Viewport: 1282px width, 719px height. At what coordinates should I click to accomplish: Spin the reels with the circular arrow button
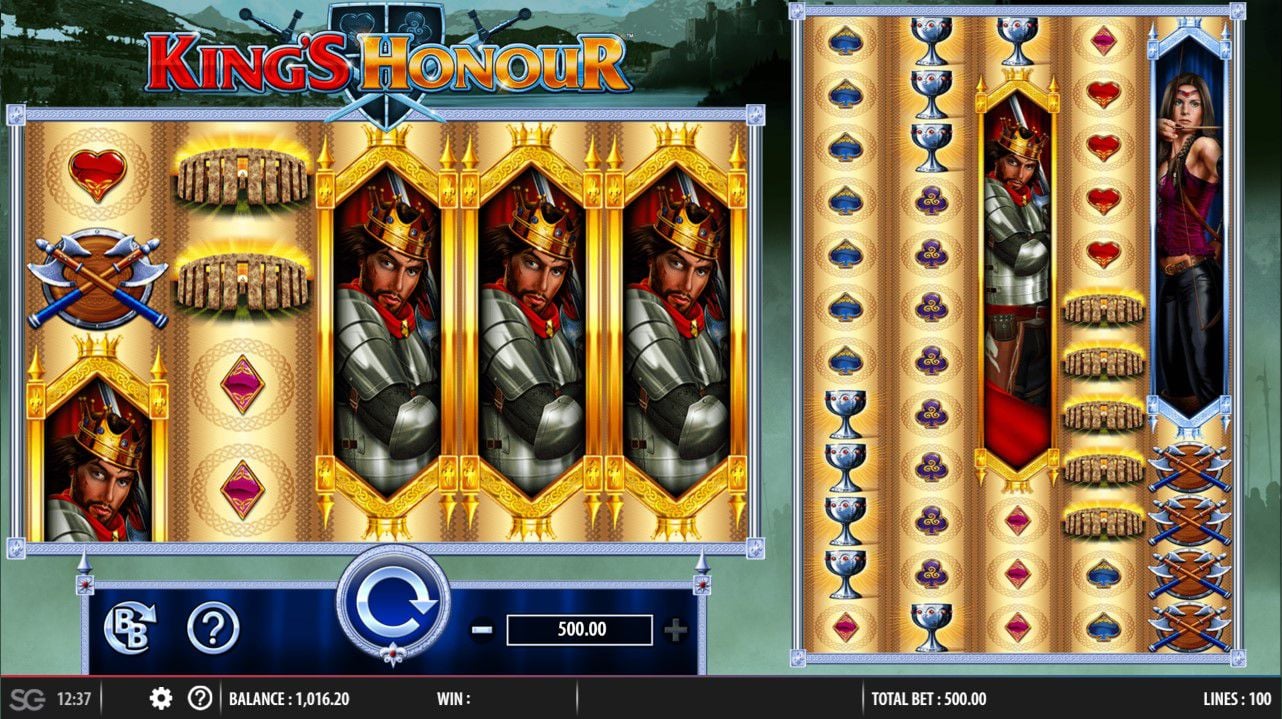(x=392, y=602)
